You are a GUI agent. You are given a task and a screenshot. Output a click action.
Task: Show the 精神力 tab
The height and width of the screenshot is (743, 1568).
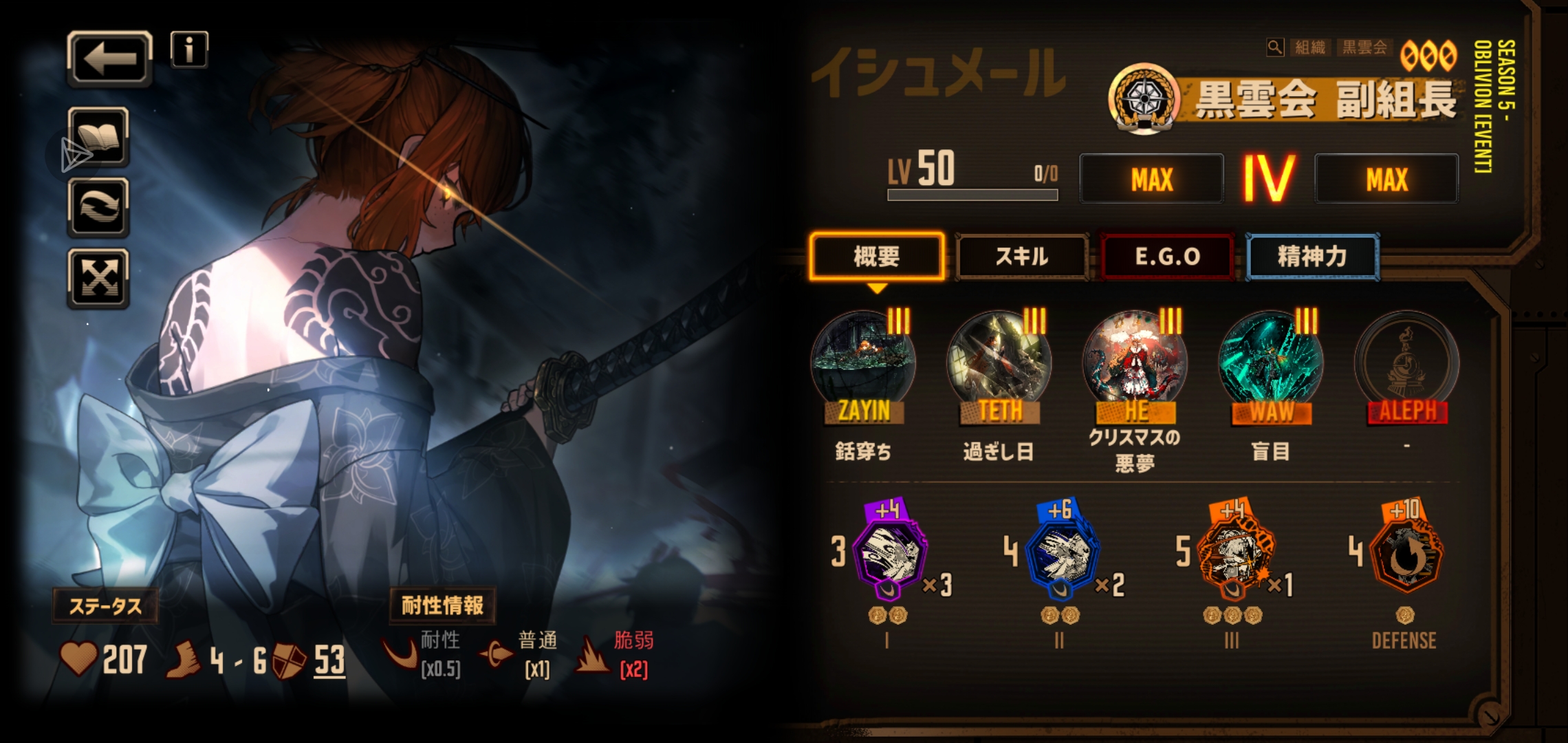point(1312,257)
